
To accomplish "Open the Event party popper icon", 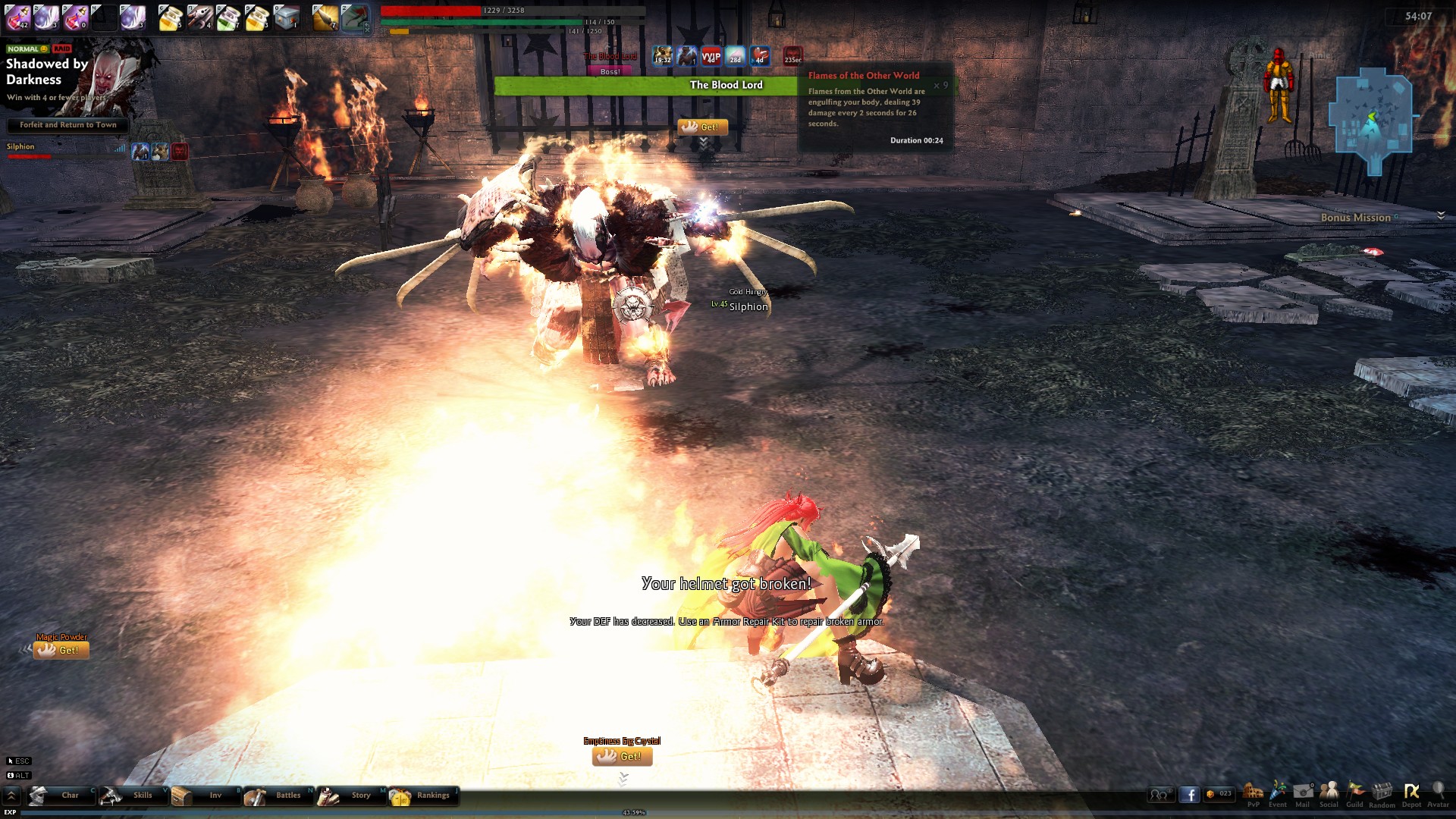I will [x=1278, y=792].
